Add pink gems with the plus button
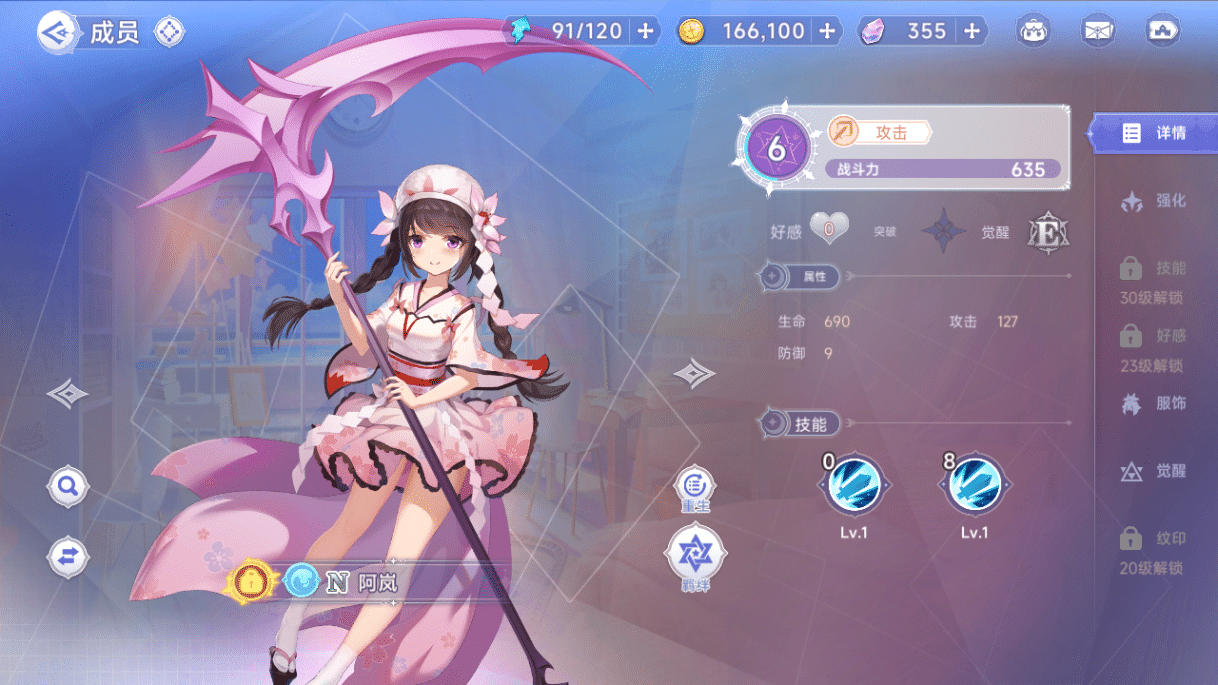1218x685 pixels. pos(971,31)
